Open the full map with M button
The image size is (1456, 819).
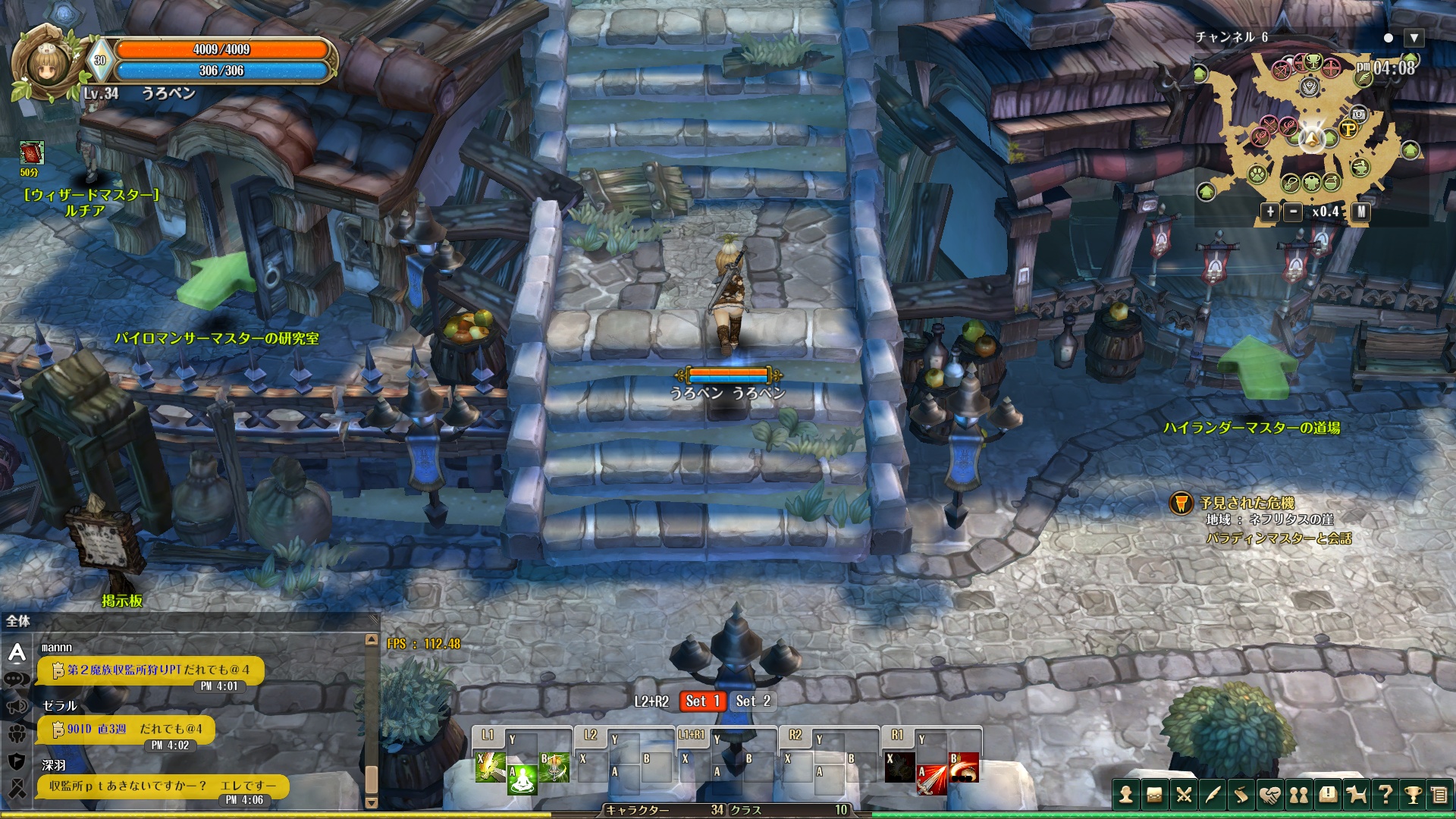(x=1362, y=212)
